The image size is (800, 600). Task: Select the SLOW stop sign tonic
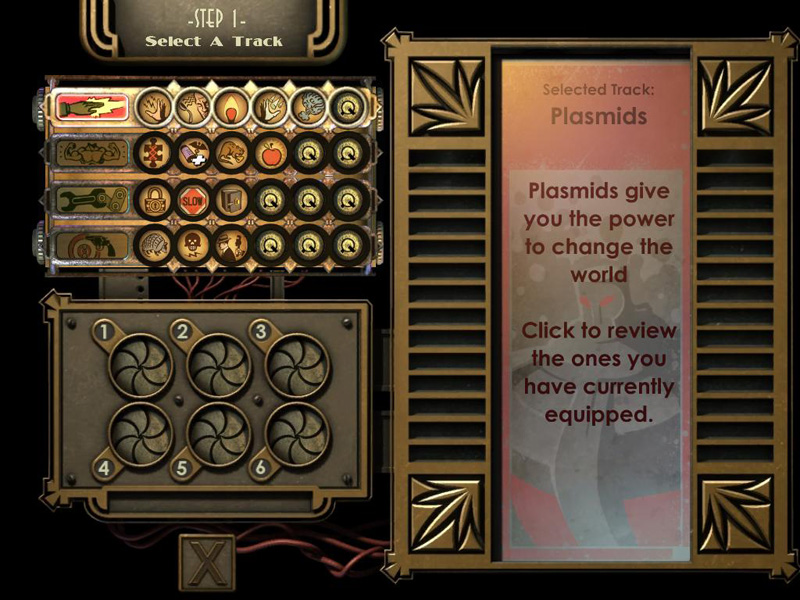pos(192,199)
